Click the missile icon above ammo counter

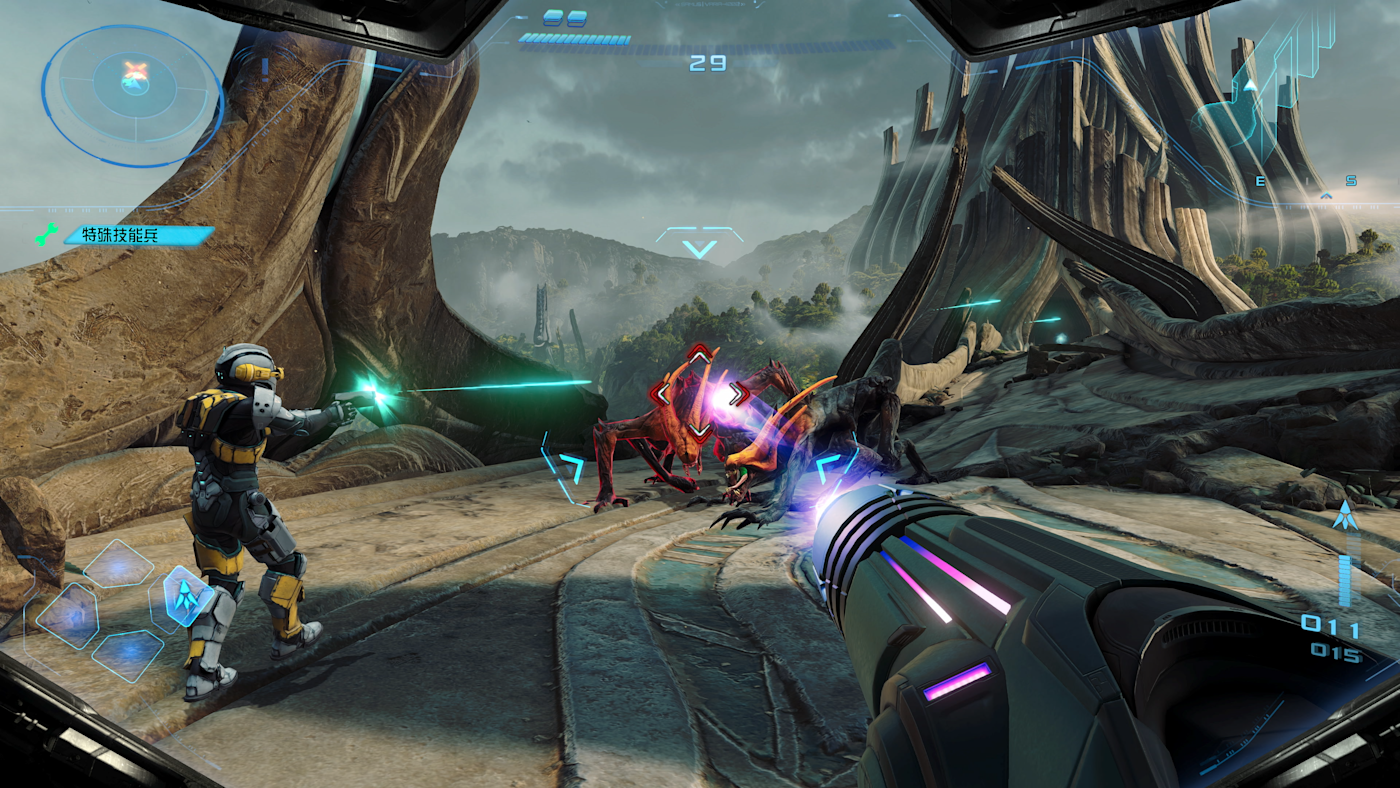click(1344, 518)
